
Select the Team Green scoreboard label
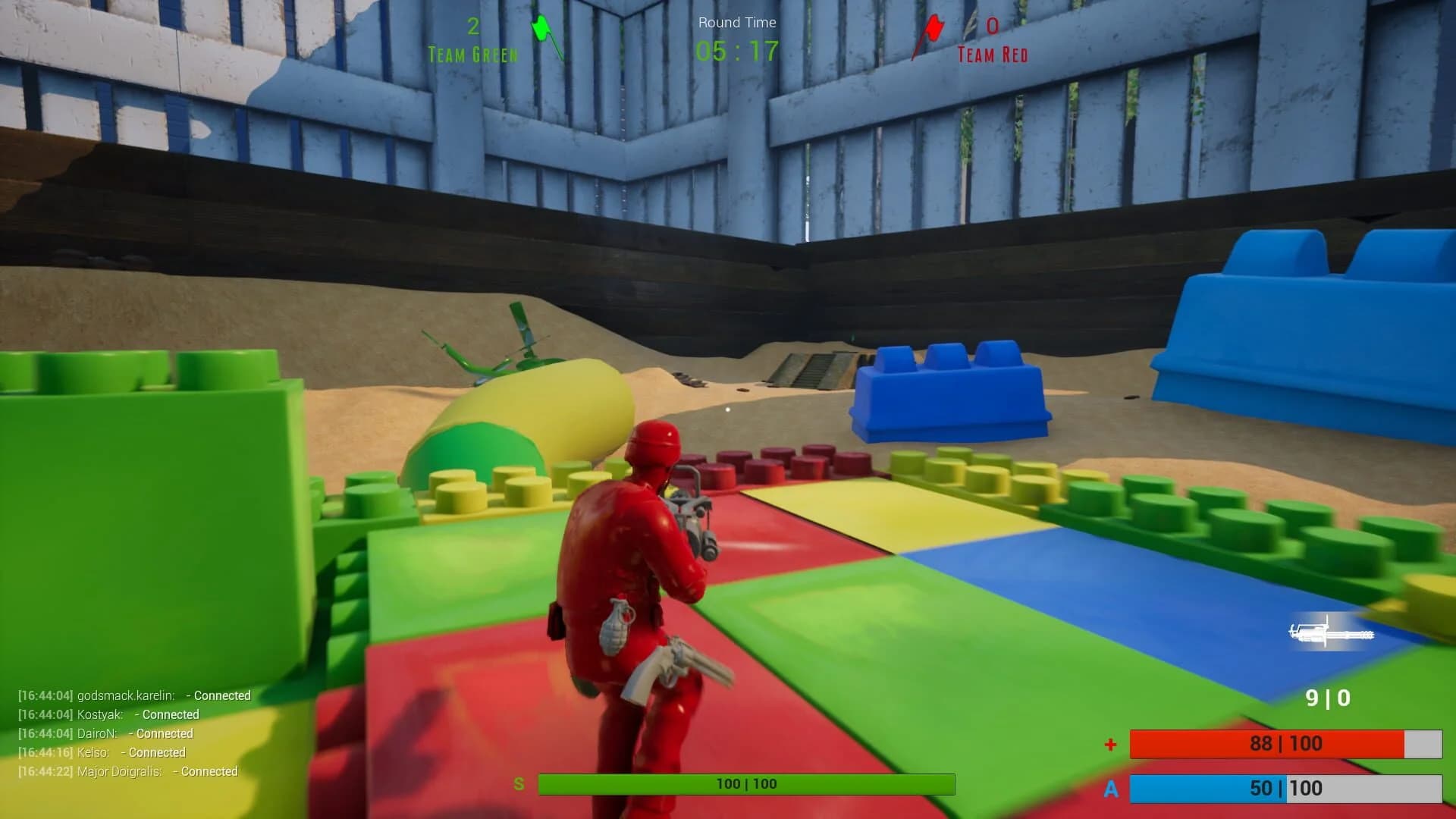point(472,54)
